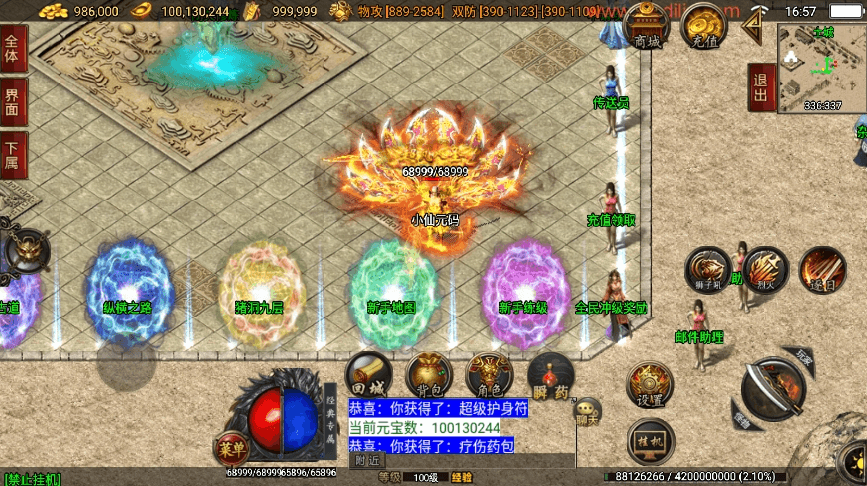Open the 商城 shop

[x=646, y=28]
